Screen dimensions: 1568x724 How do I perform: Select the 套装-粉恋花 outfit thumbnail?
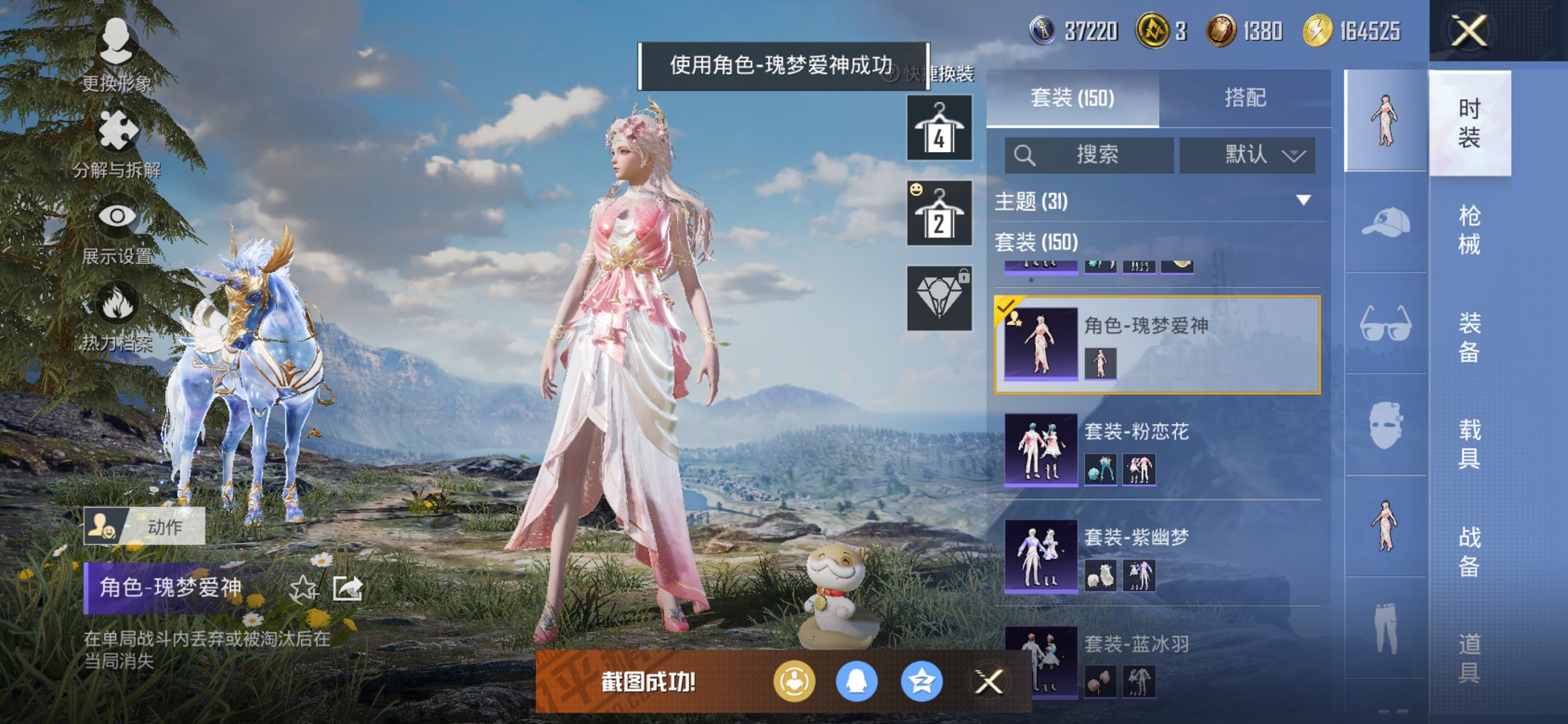pyautogui.click(x=1040, y=449)
